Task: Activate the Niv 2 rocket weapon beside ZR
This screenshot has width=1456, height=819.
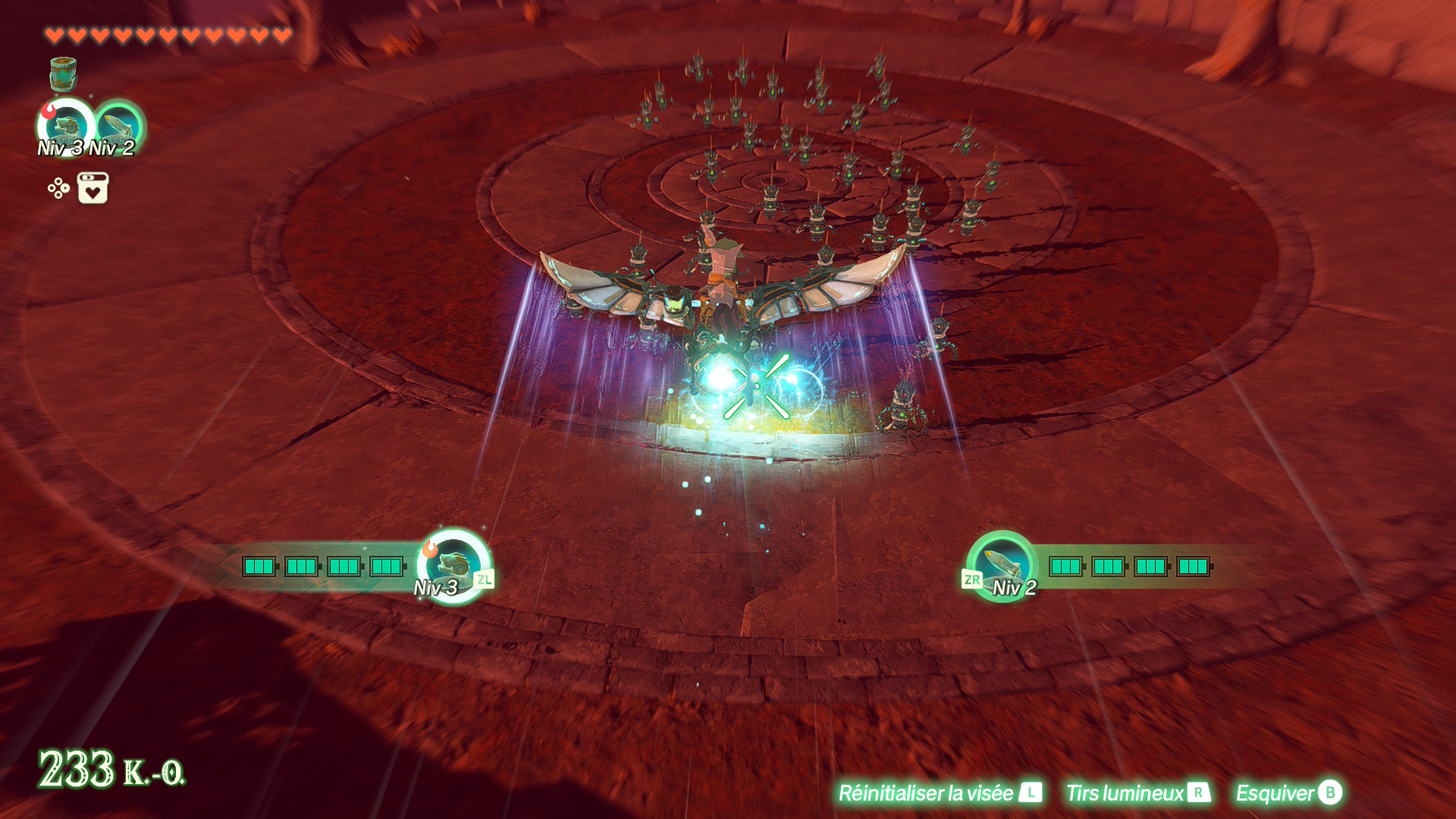Action: 1002,565
